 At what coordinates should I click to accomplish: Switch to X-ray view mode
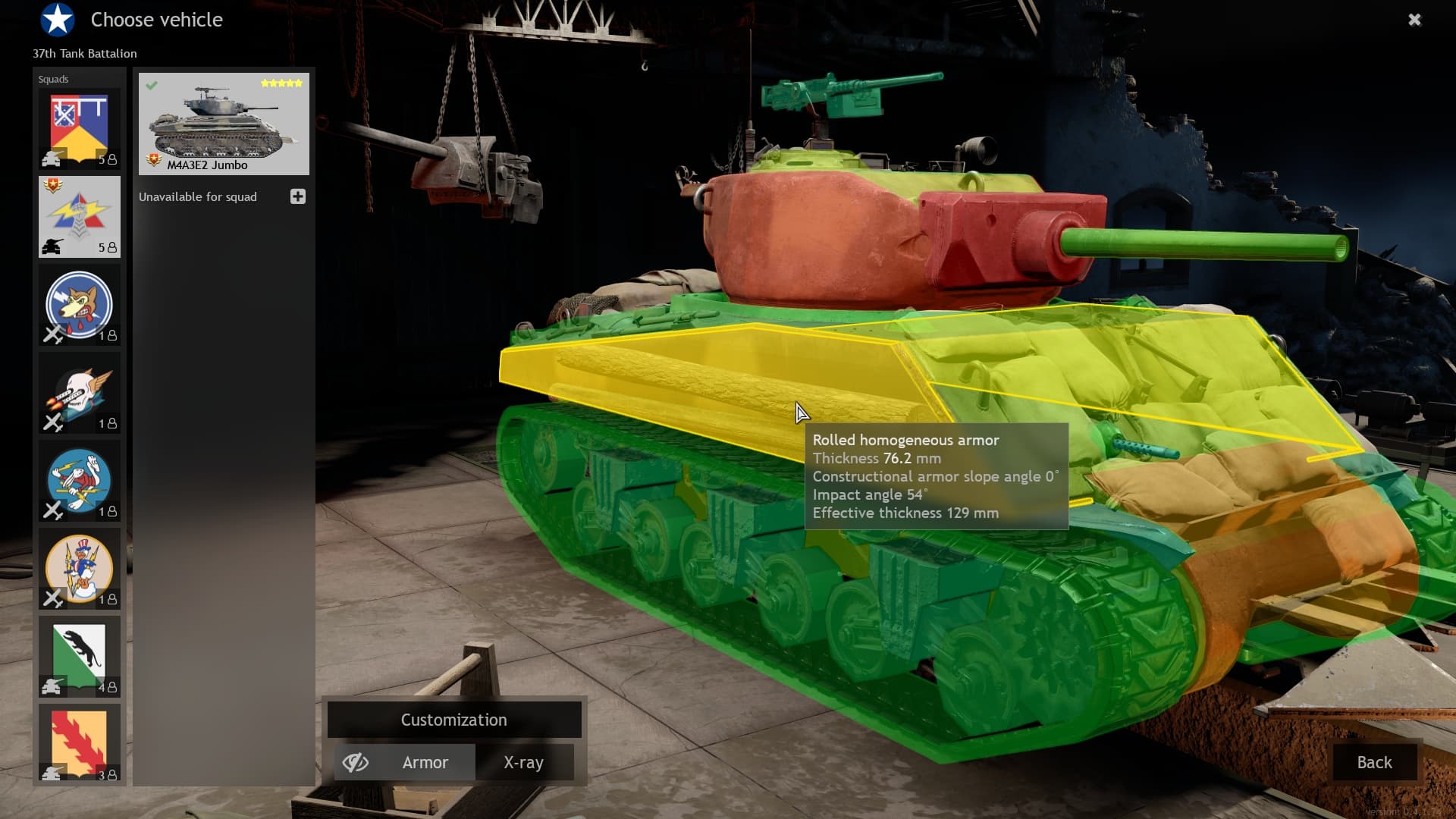[x=523, y=762]
